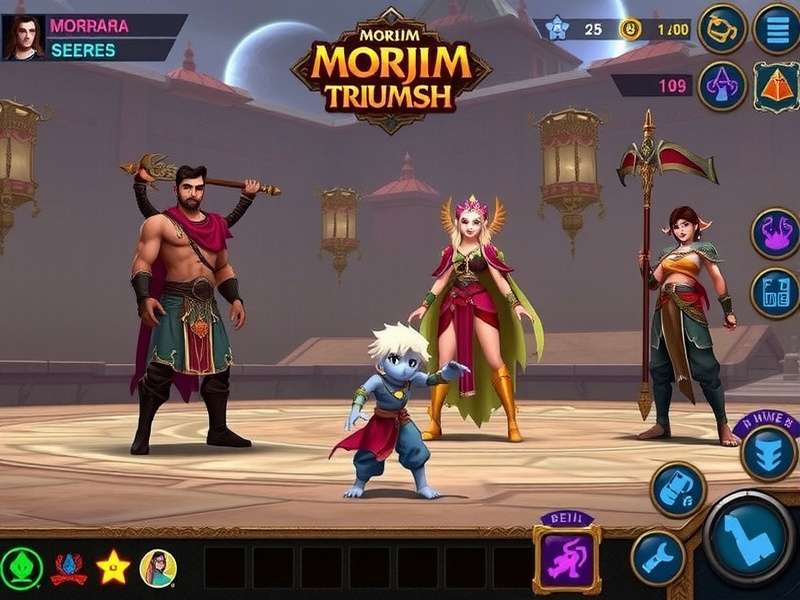The height and width of the screenshot is (600, 800).
Task: Open the hamburger menu button
Action: click(x=776, y=27)
